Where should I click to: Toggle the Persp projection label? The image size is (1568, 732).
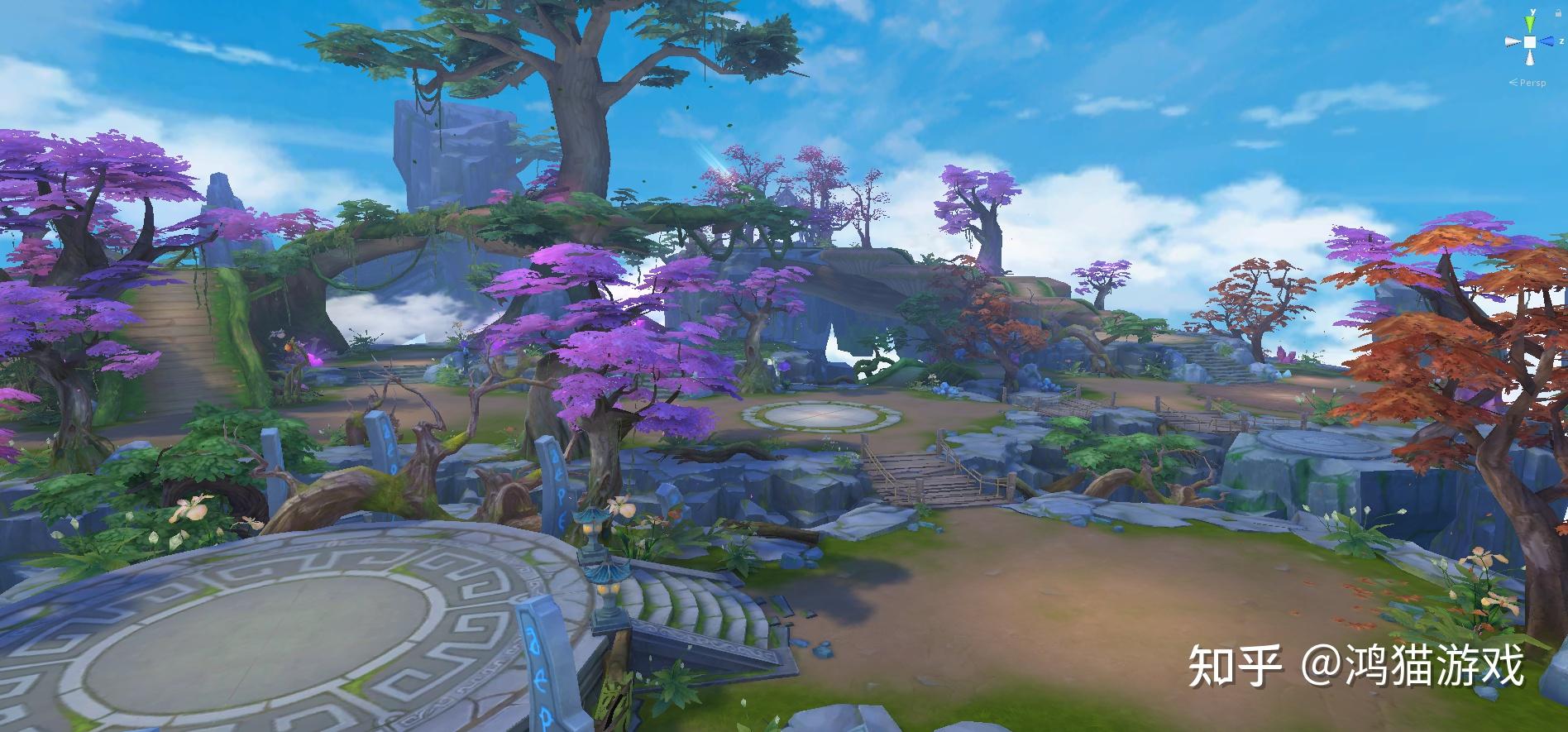[1531, 83]
